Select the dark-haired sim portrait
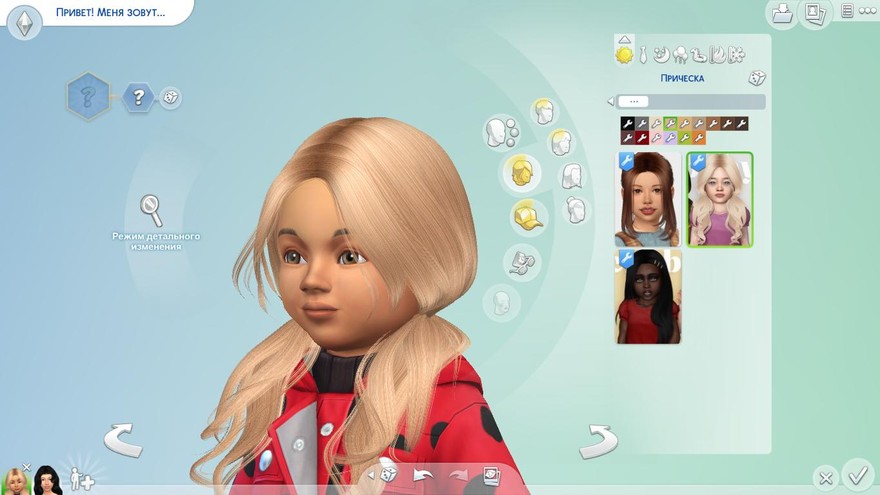The image size is (880, 495). (47, 480)
